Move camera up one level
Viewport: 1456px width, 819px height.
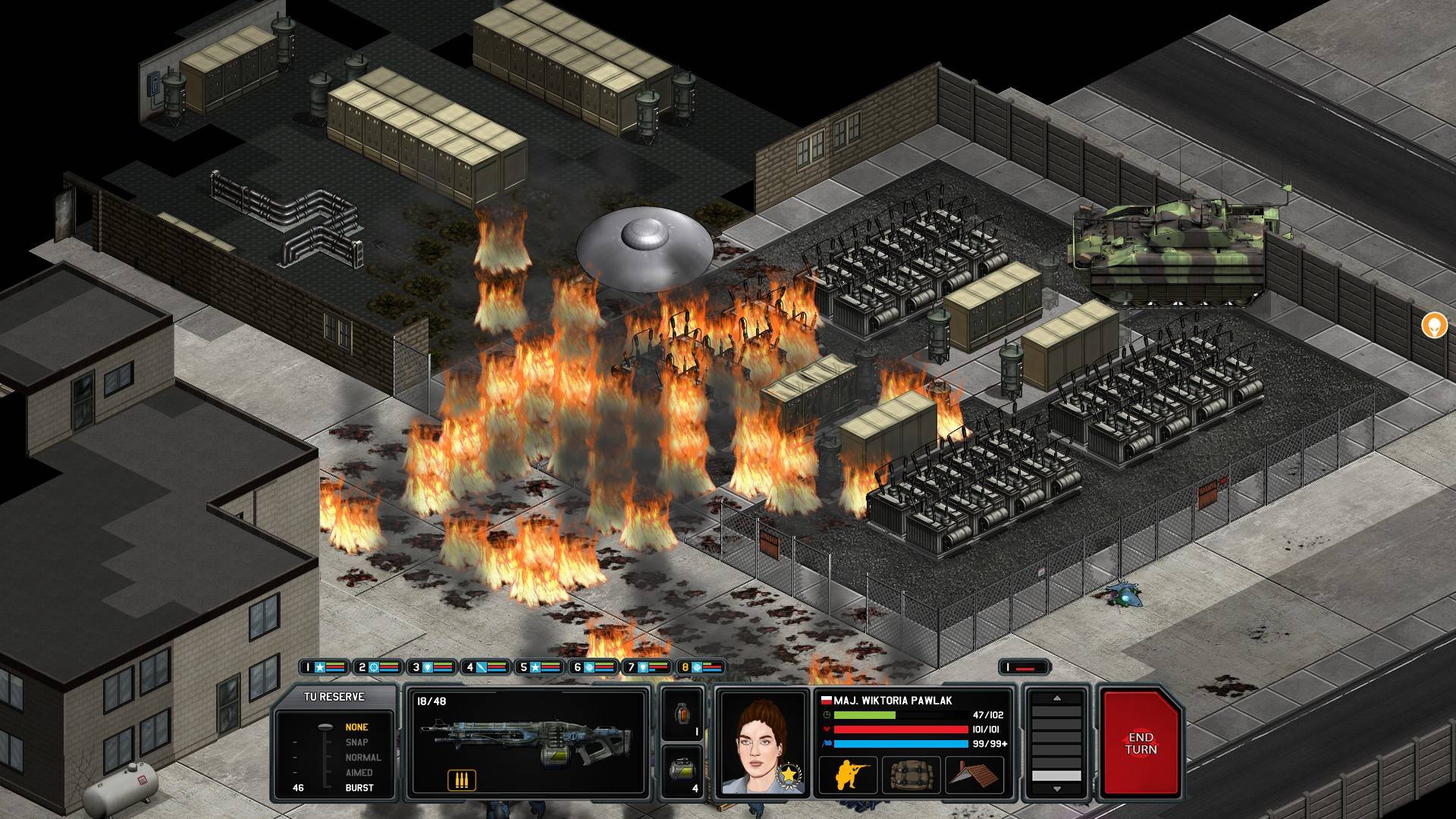(x=1056, y=698)
